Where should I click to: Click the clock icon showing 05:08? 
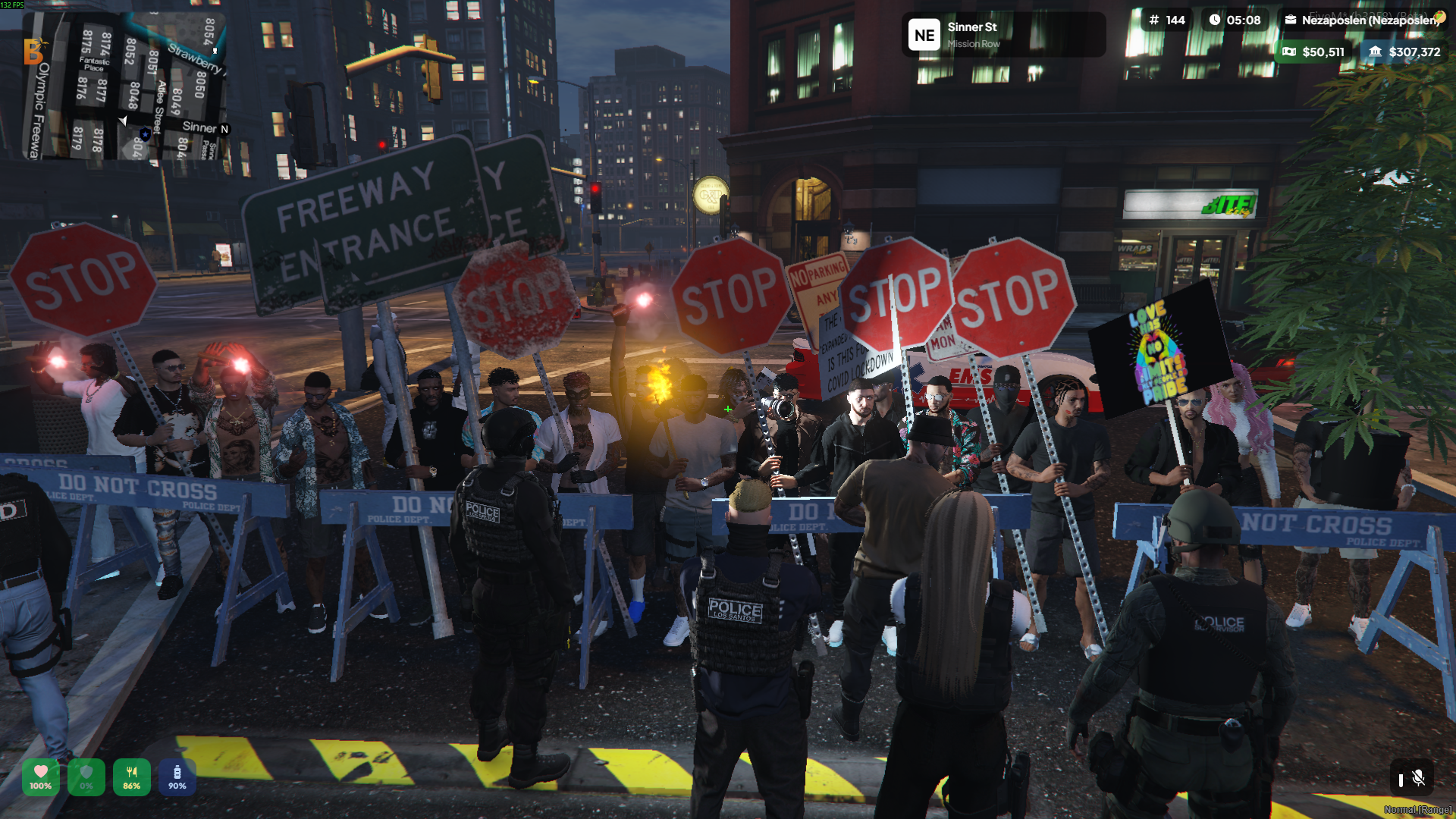(x=1215, y=20)
